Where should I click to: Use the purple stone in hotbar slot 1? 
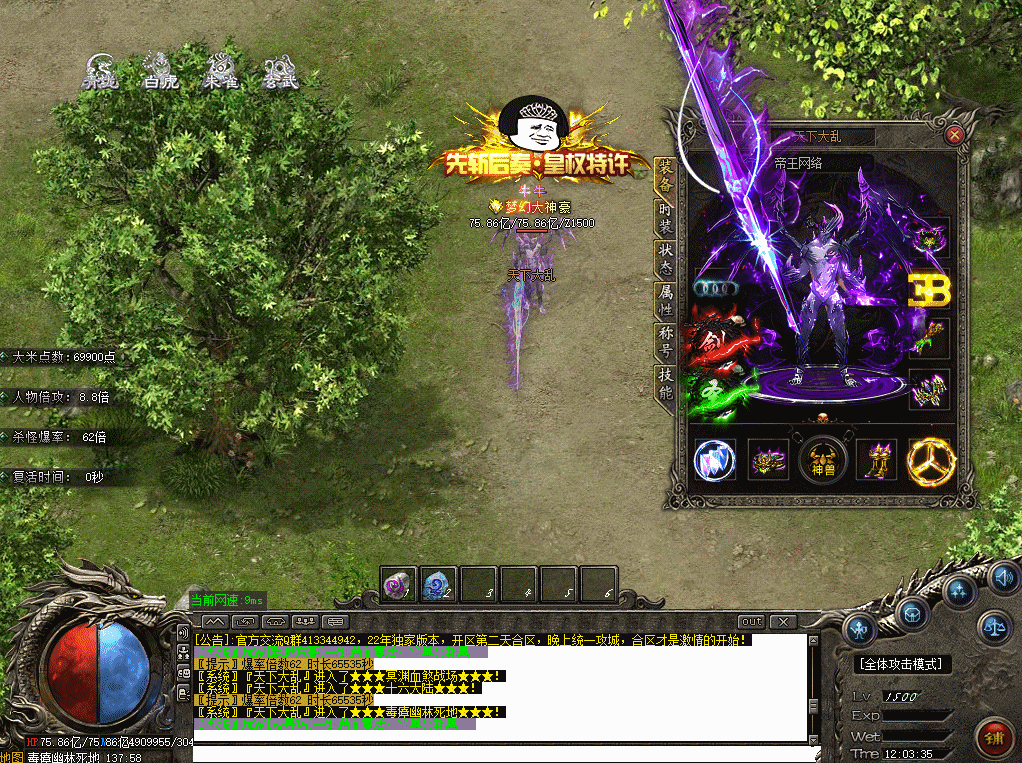398,584
